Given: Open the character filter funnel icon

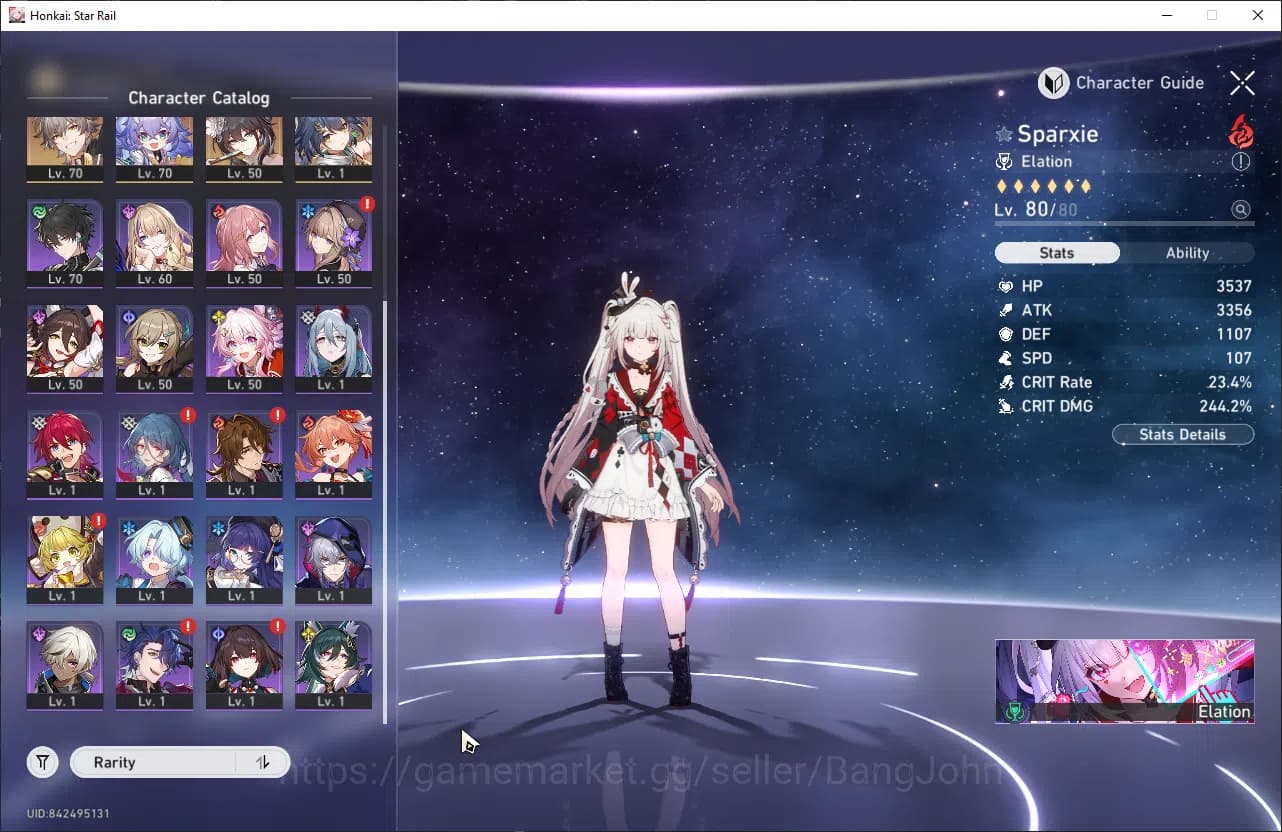Looking at the screenshot, I should point(42,762).
